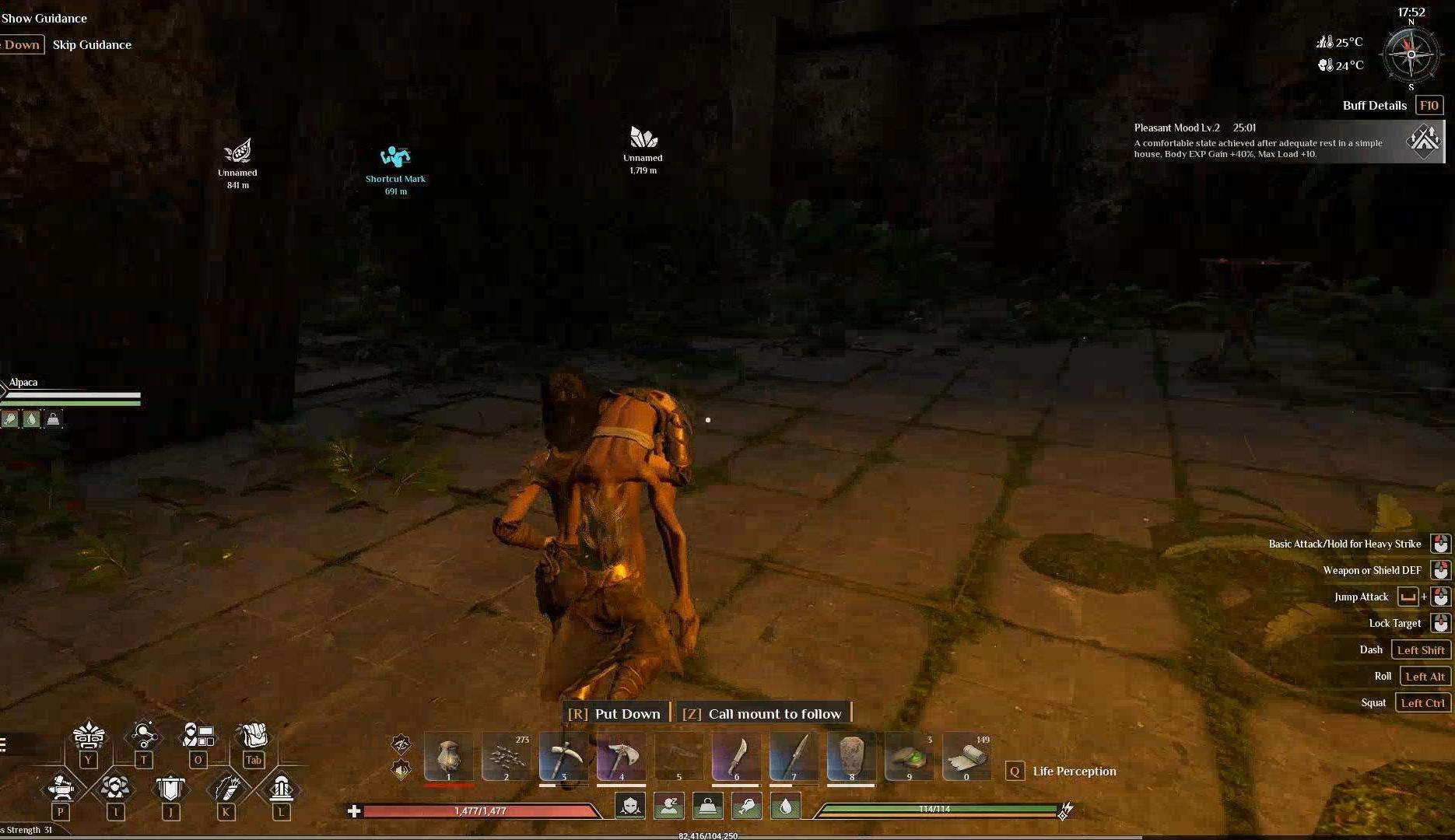Open the connected-nodes tech tree icon
Image resolution: width=1455 pixels, height=840 pixels.
coord(144,735)
